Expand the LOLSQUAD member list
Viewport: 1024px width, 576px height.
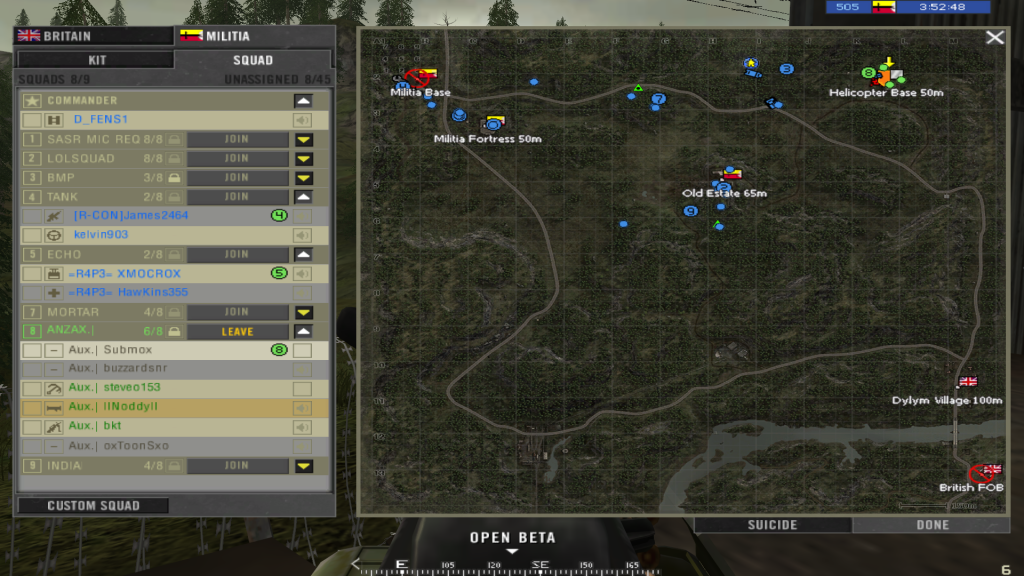pyautogui.click(x=304, y=159)
